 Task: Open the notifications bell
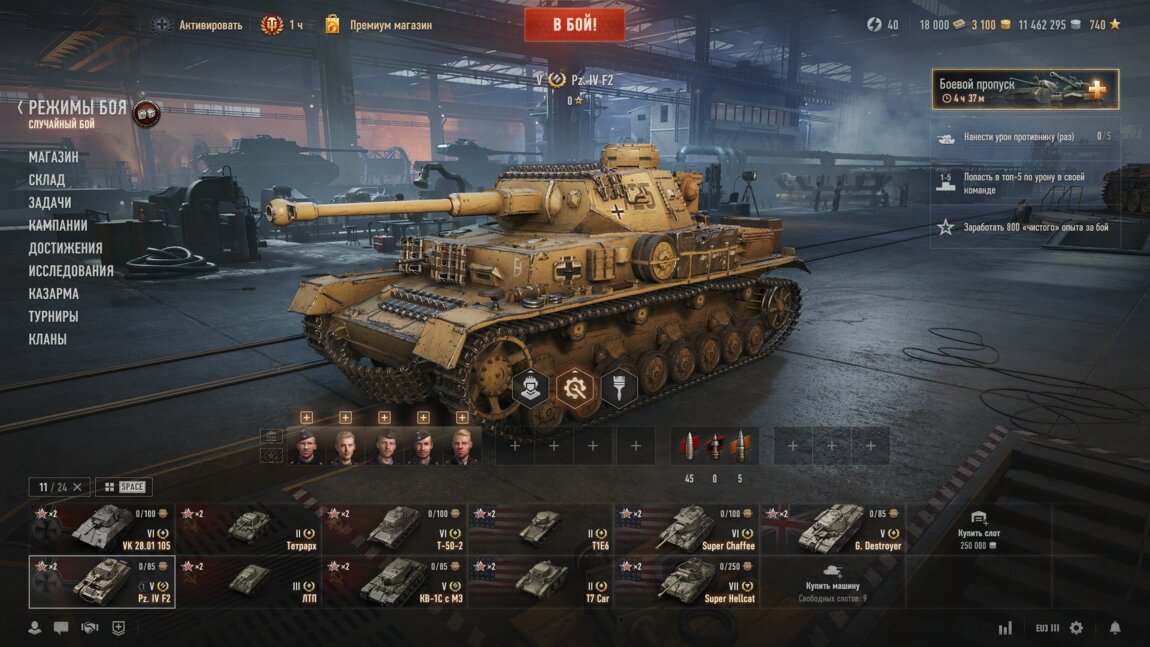1115,628
